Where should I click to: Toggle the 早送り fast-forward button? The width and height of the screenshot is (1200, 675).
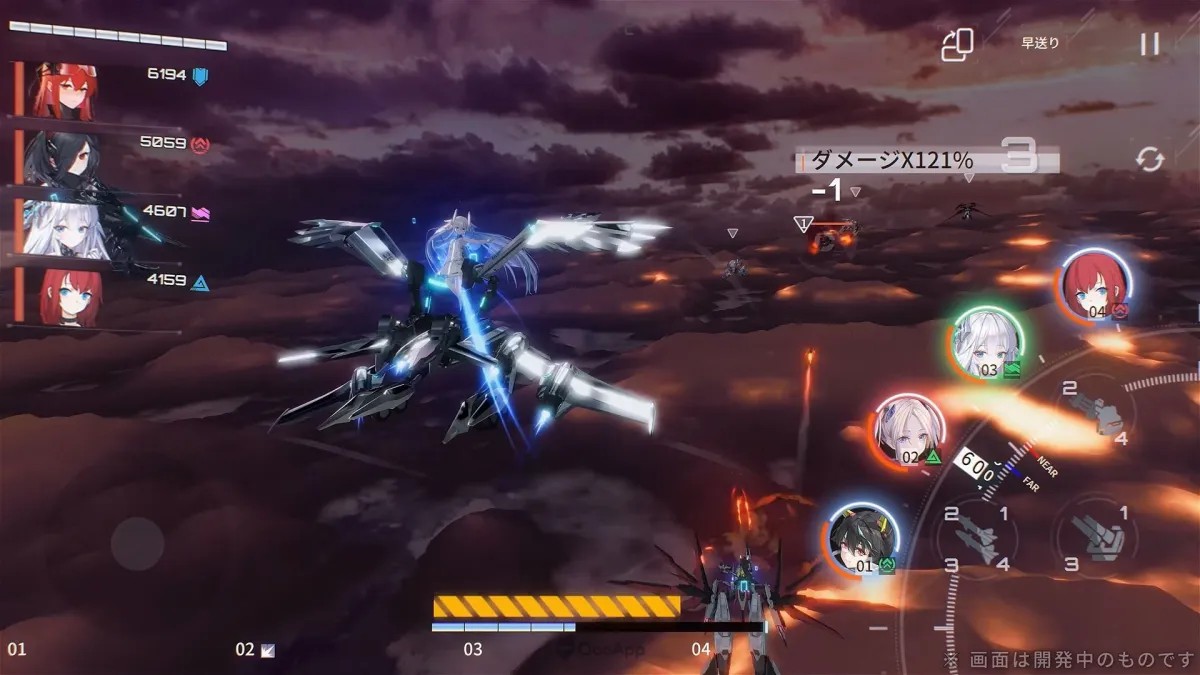point(1040,43)
